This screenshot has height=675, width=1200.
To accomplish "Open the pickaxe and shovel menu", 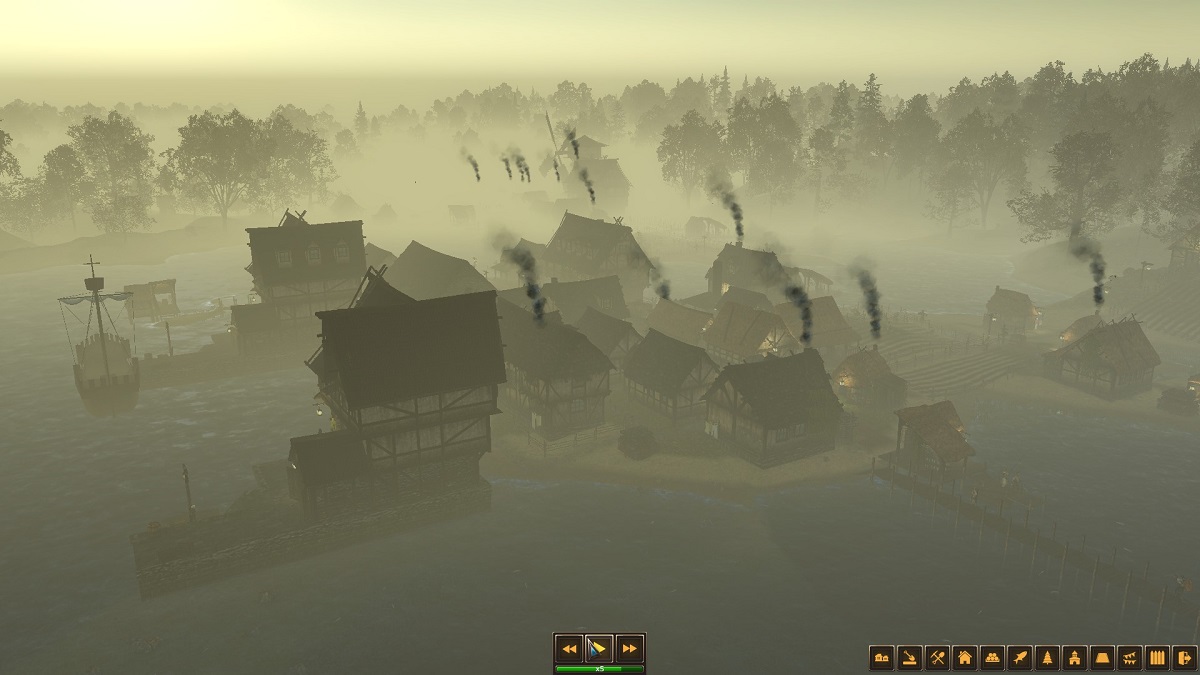I will (937, 657).
